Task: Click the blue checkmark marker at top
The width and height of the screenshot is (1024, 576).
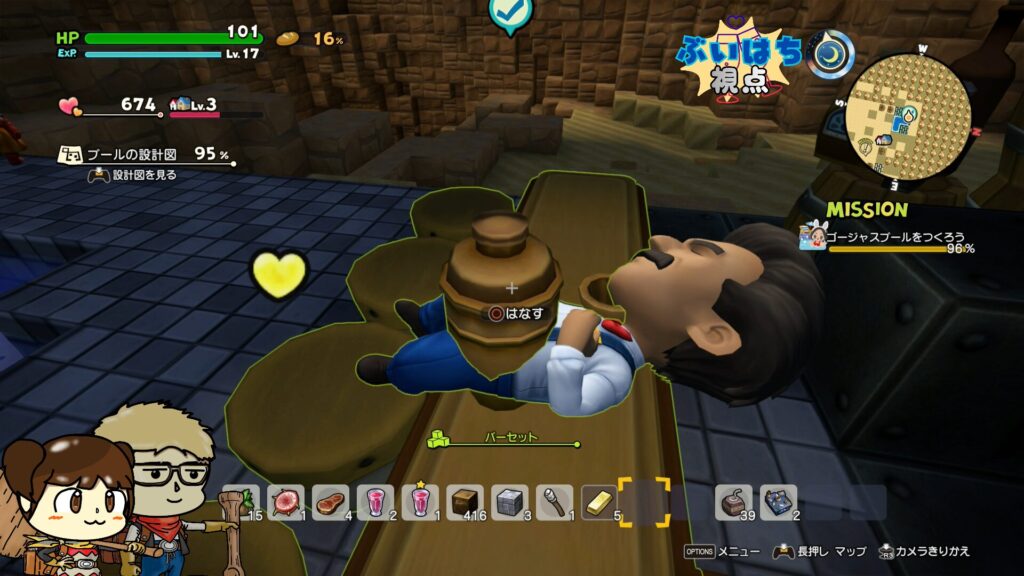Action: tap(511, 14)
